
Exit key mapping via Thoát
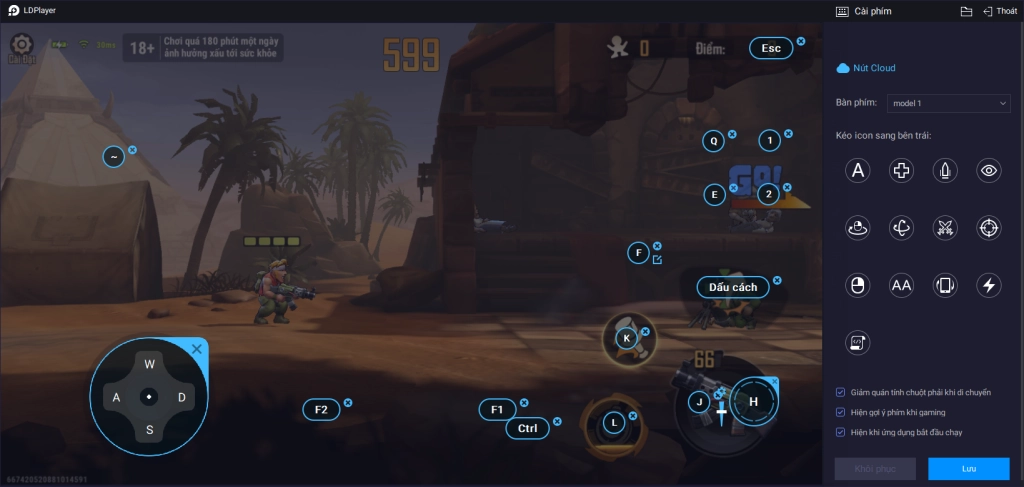[1000, 11]
